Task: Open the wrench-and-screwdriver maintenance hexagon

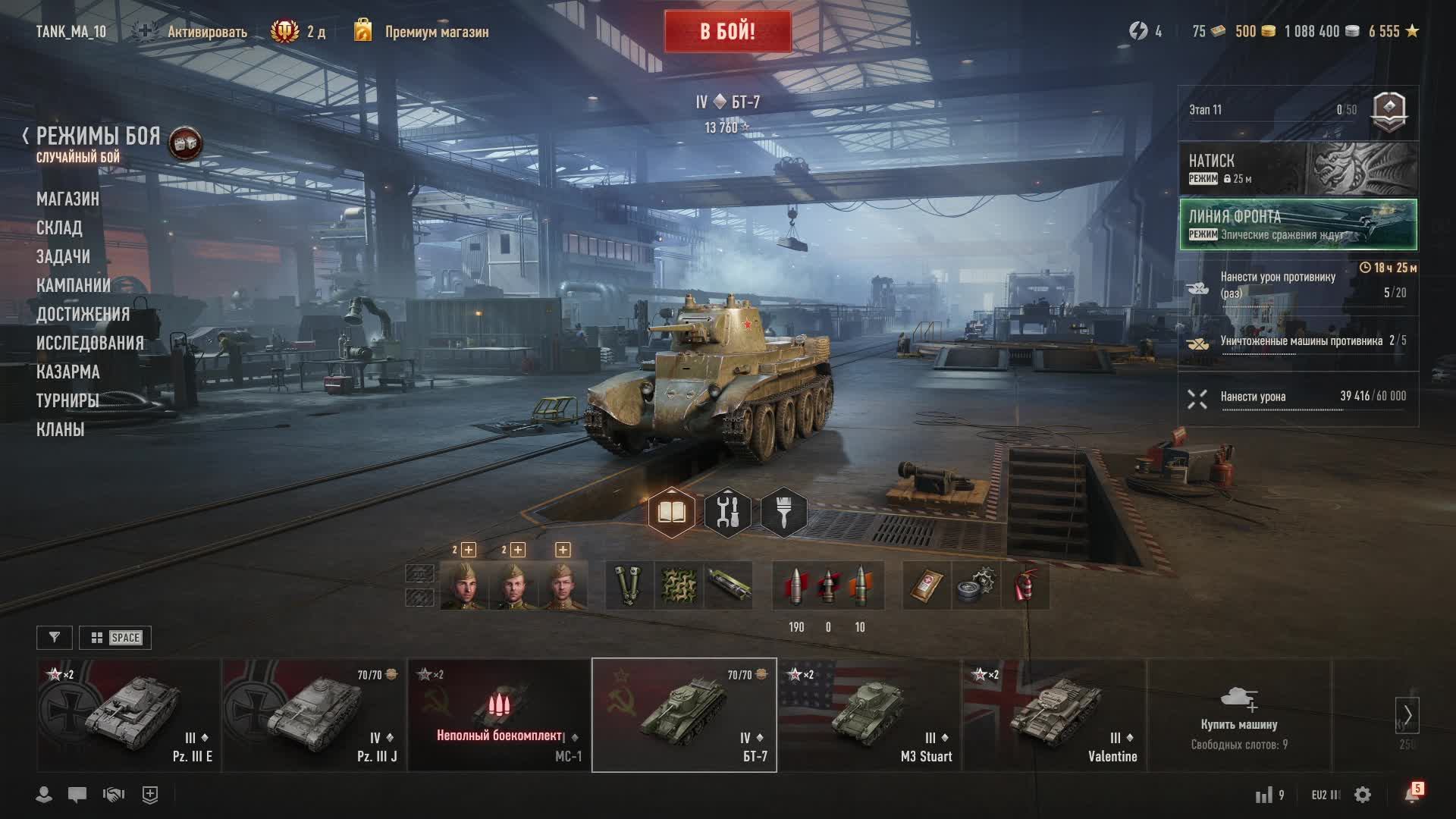Action: pos(727,513)
